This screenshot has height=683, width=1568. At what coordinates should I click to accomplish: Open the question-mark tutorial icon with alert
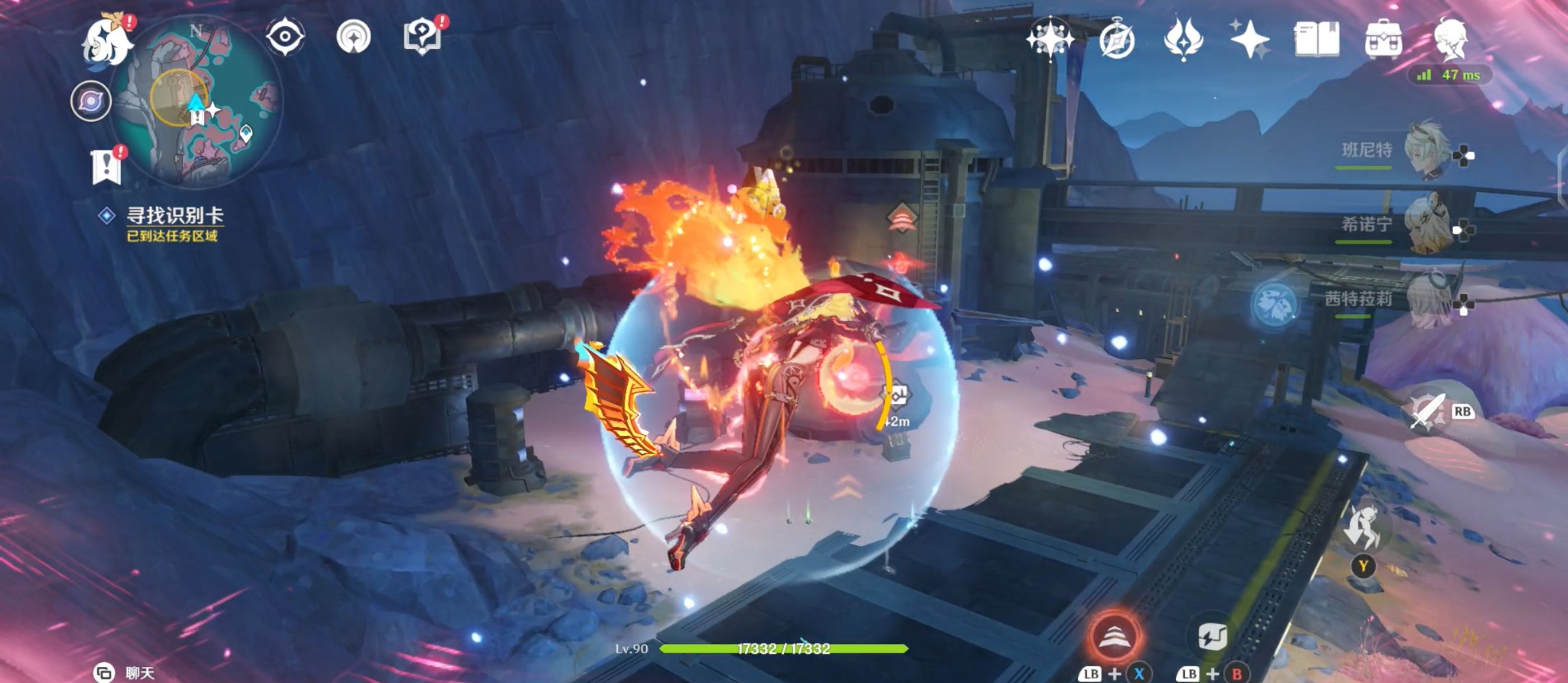pyautogui.click(x=422, y=36)
